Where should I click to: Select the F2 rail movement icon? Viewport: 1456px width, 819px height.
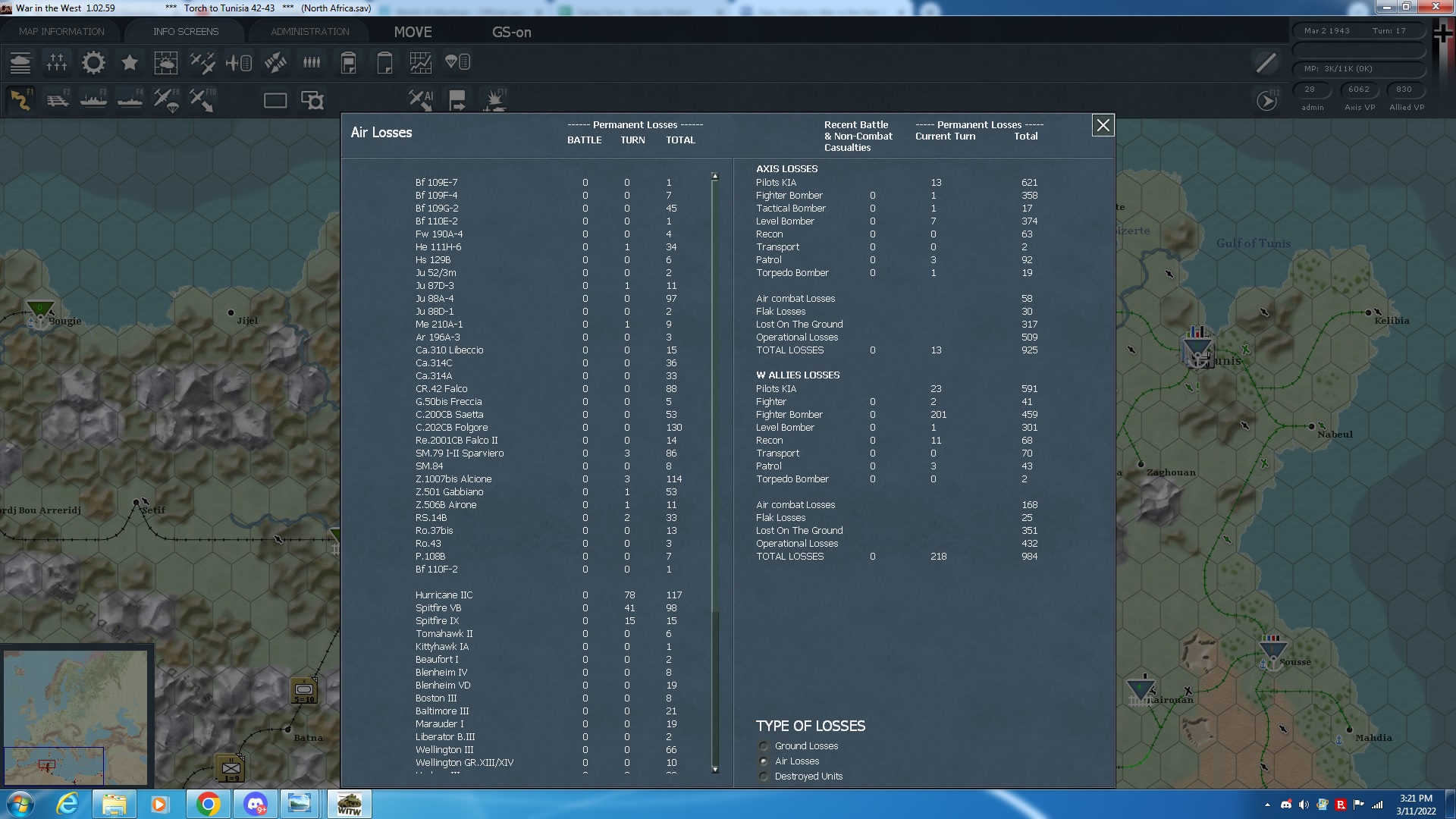point(58,99)
